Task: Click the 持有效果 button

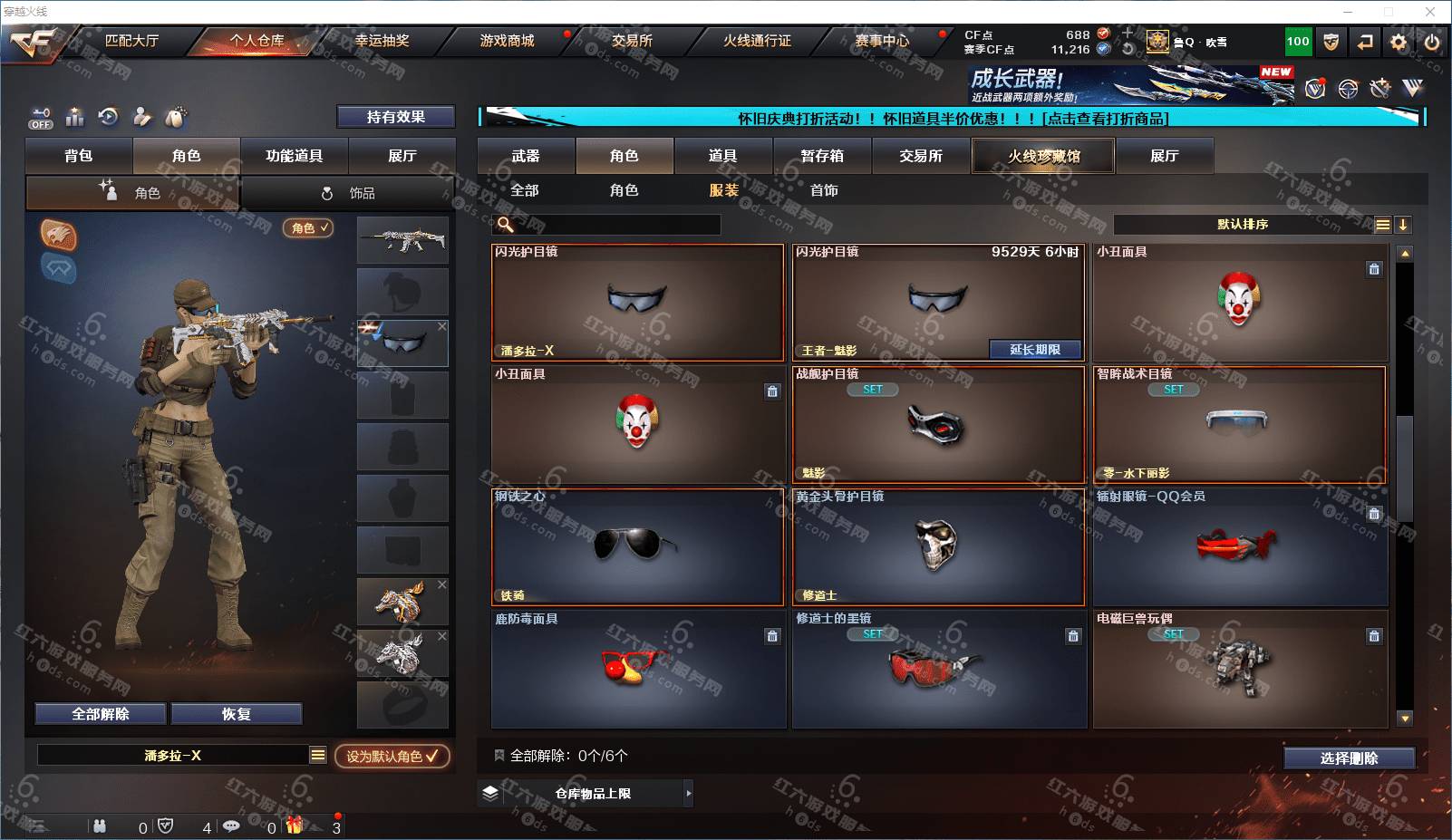Action: point(395,117)
